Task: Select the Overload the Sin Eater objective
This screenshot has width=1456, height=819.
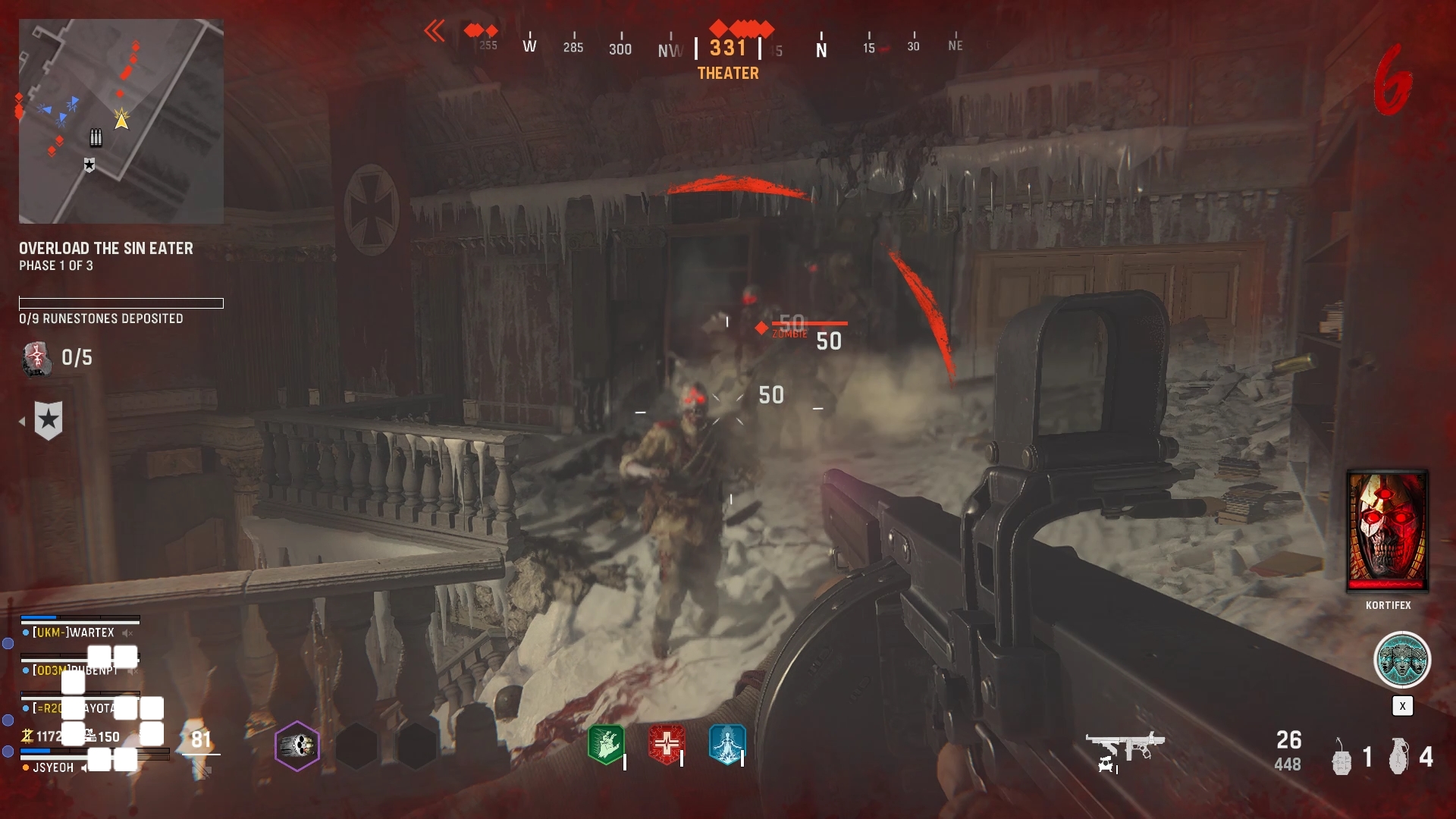Action: pyautogui.click(x=106, y=249)
